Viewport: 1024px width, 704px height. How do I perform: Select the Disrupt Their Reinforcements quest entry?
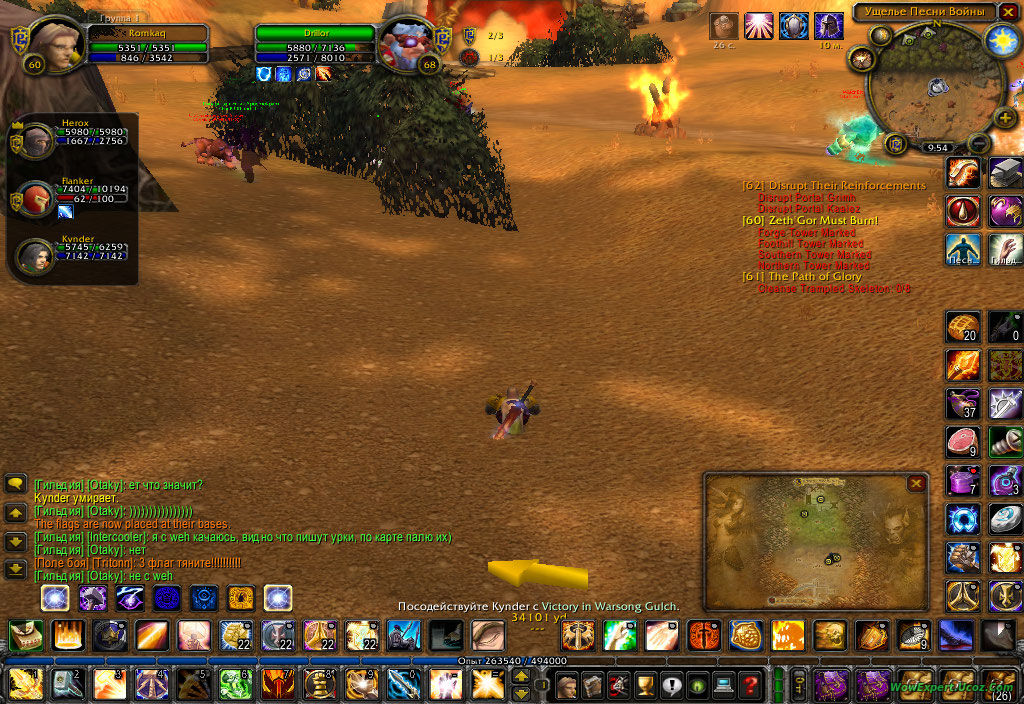834,186
